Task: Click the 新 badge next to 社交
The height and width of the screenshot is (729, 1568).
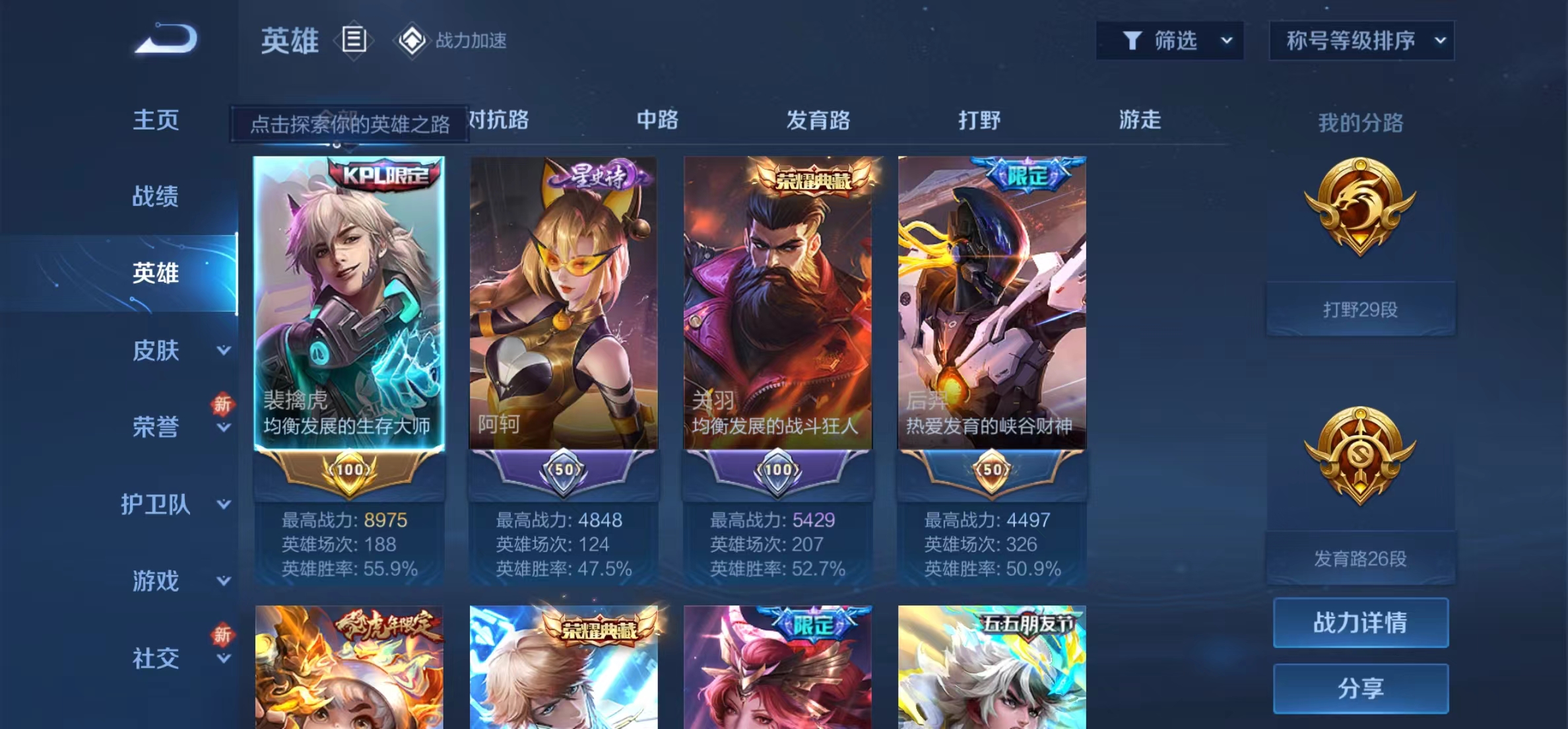Action: pyautogui.click(x=223, y=636)
